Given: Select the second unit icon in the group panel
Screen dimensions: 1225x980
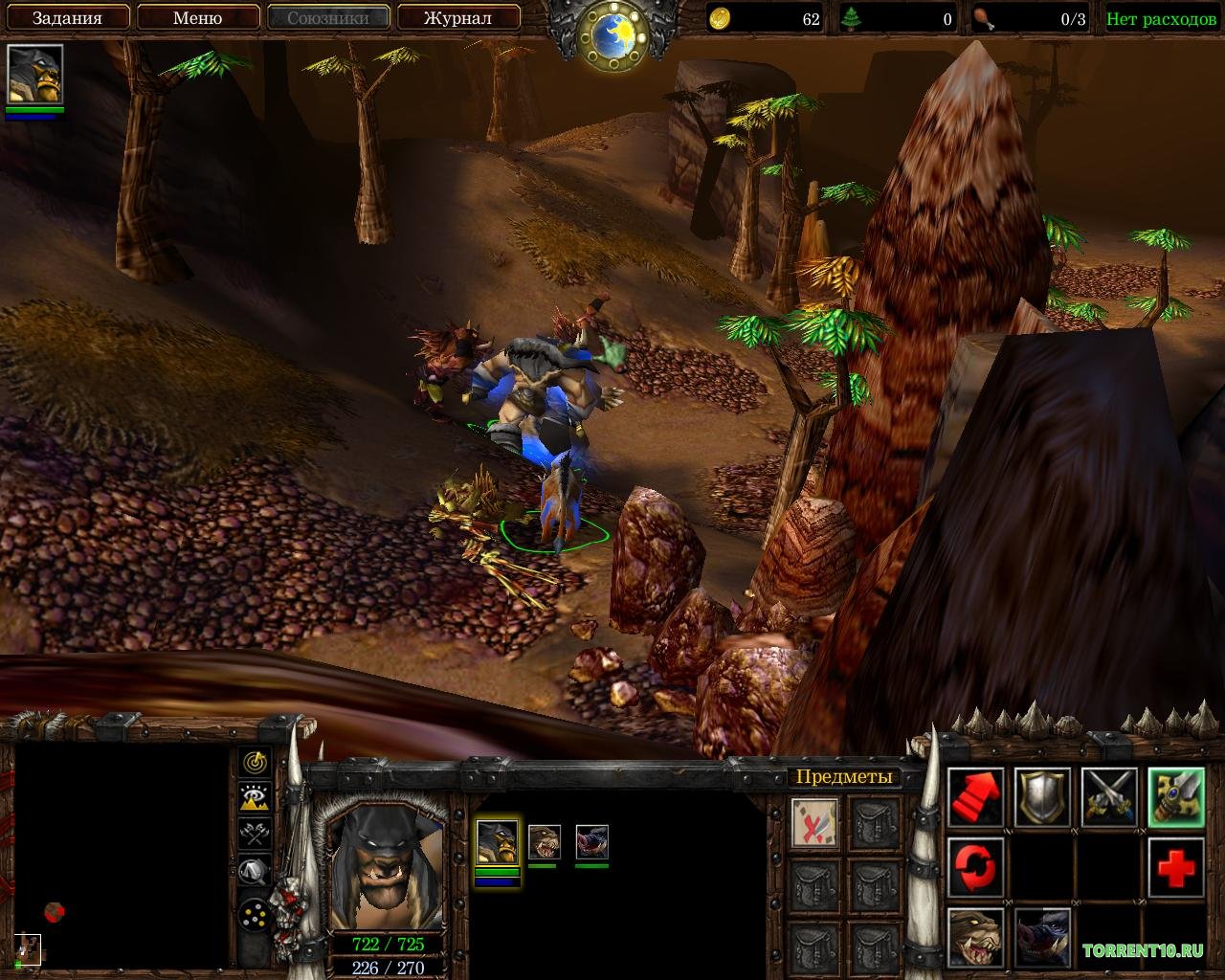Looking at the screenshot, I should point(544,842).
